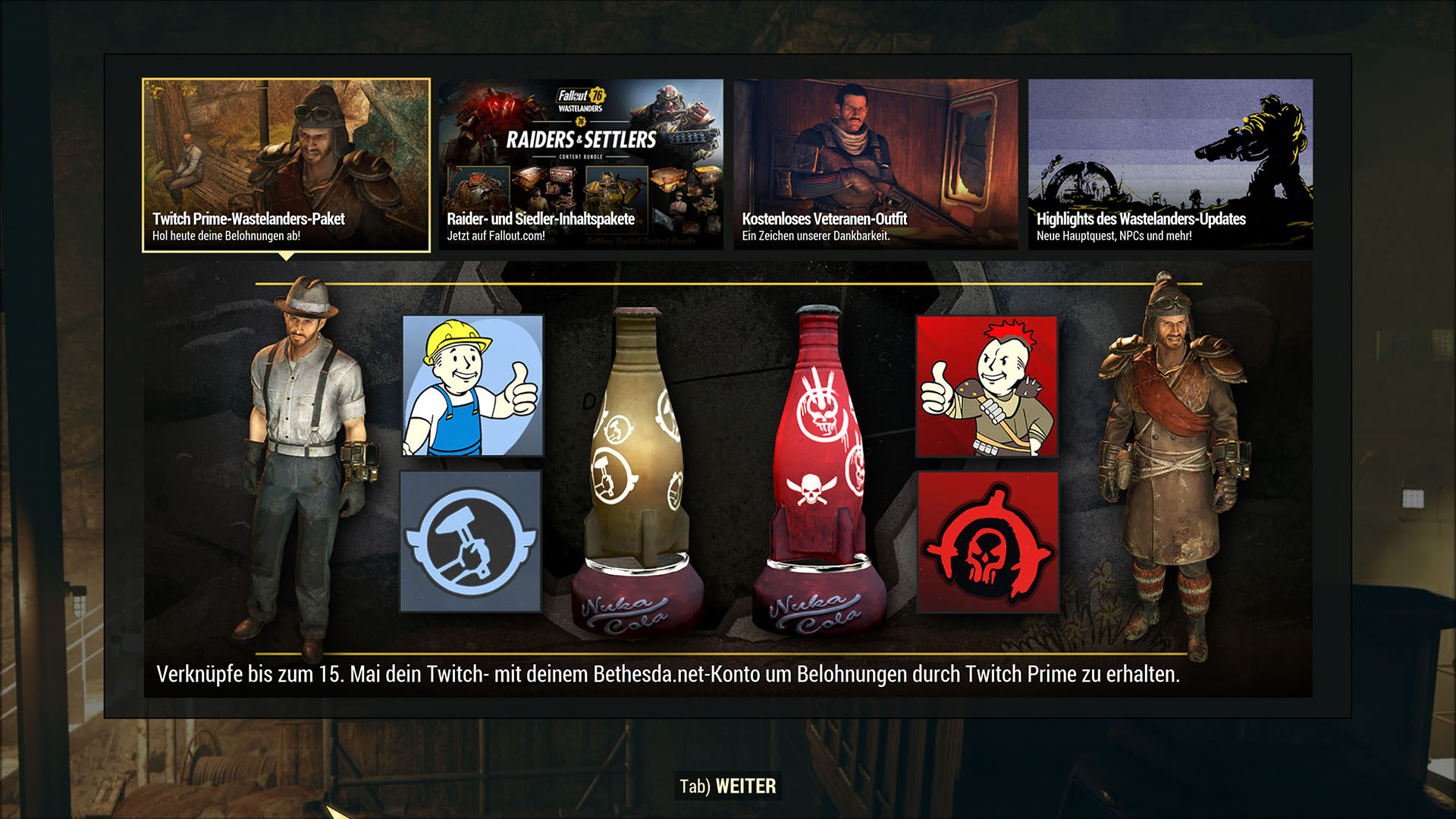
Task: Open the Raider- und Siedler-Inhaltspakete tile
Action: (x=581, y=165)
